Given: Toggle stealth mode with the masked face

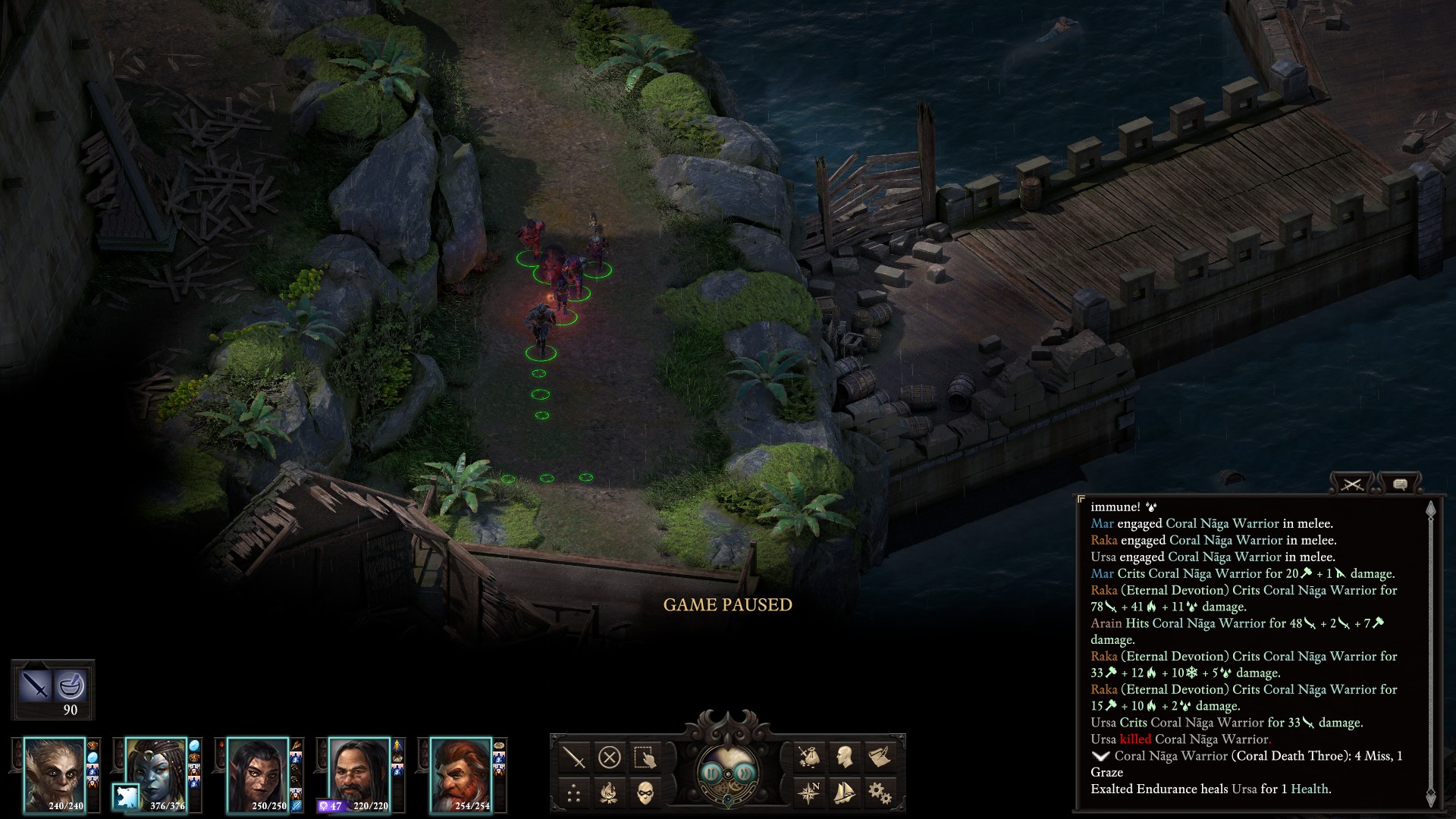Looking at the screenshot, I should [x=645, y=793].
